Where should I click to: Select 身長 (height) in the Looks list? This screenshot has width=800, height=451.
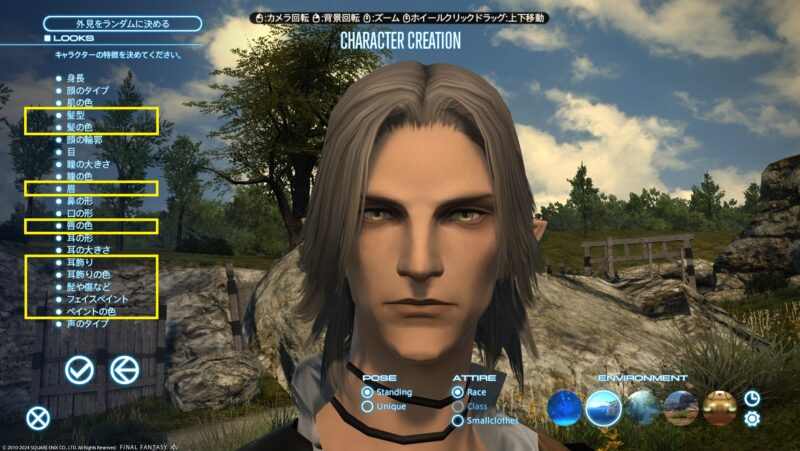click(74, 76)
